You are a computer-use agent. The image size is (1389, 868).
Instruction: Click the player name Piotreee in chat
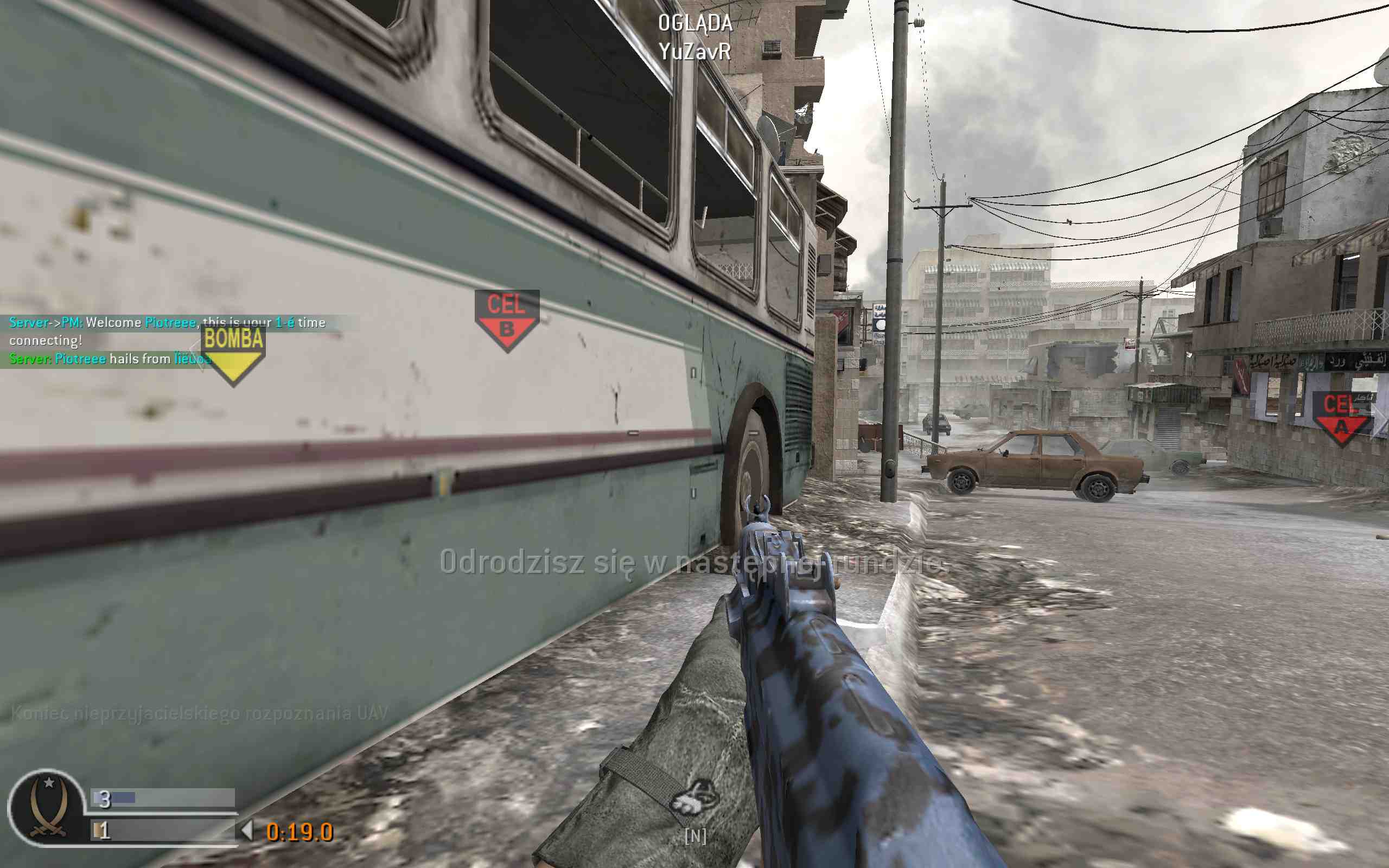coord(170,323)
